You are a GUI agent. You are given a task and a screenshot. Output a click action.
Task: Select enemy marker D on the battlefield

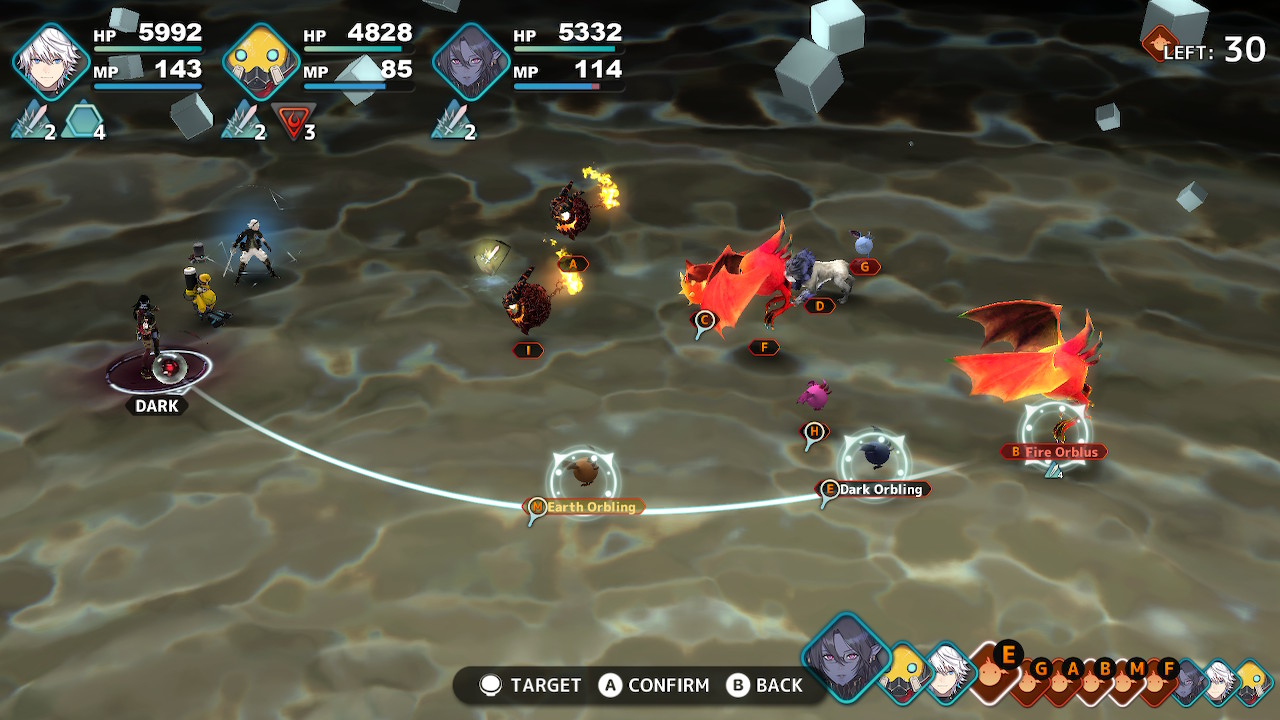(x=819, y=306)
